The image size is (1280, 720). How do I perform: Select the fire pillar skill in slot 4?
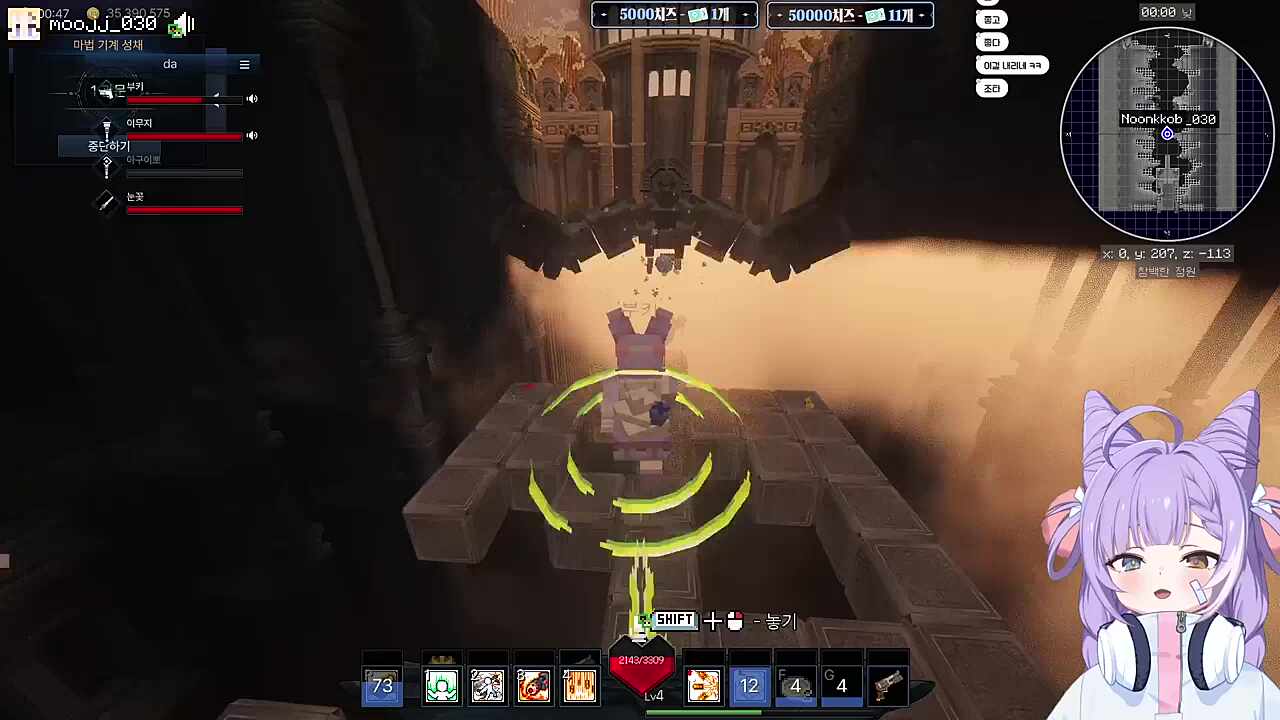tap(579, 685)
